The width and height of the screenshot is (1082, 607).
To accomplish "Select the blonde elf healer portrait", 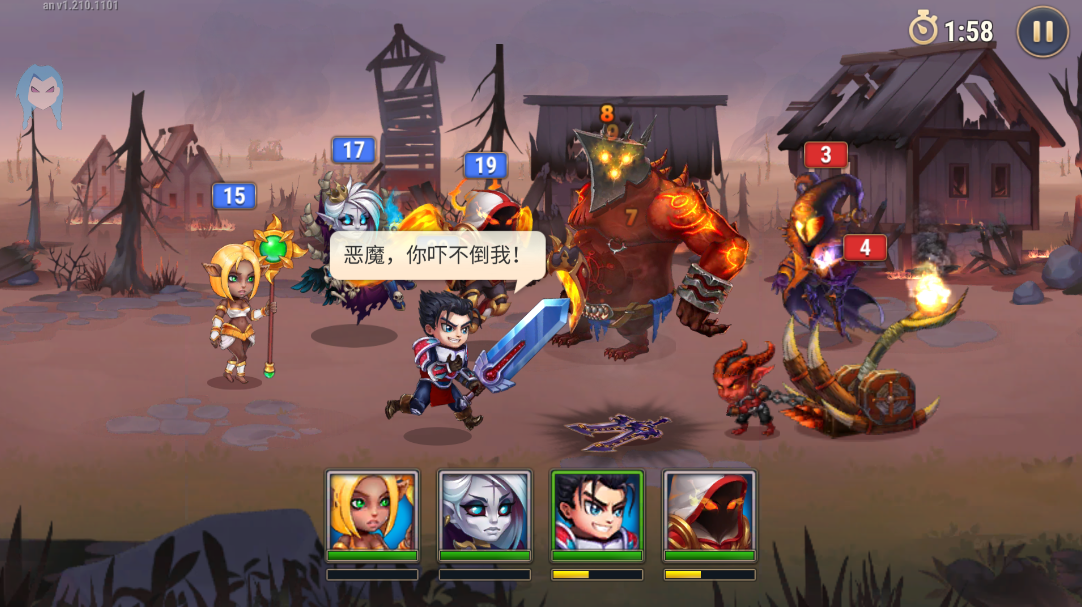I will pyautogui.click(x=372, y=511).
